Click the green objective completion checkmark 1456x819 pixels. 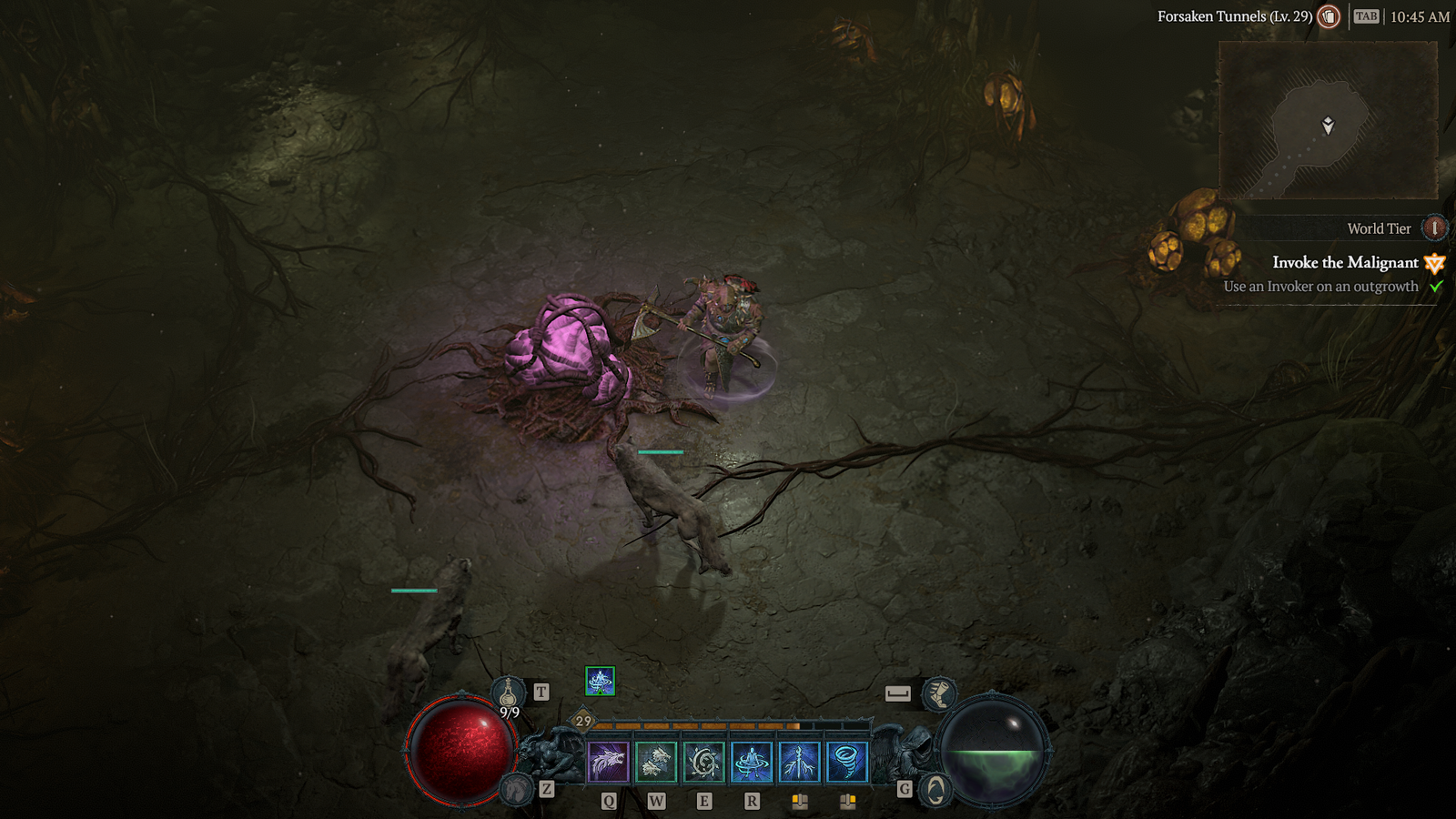pos(1435,287)
